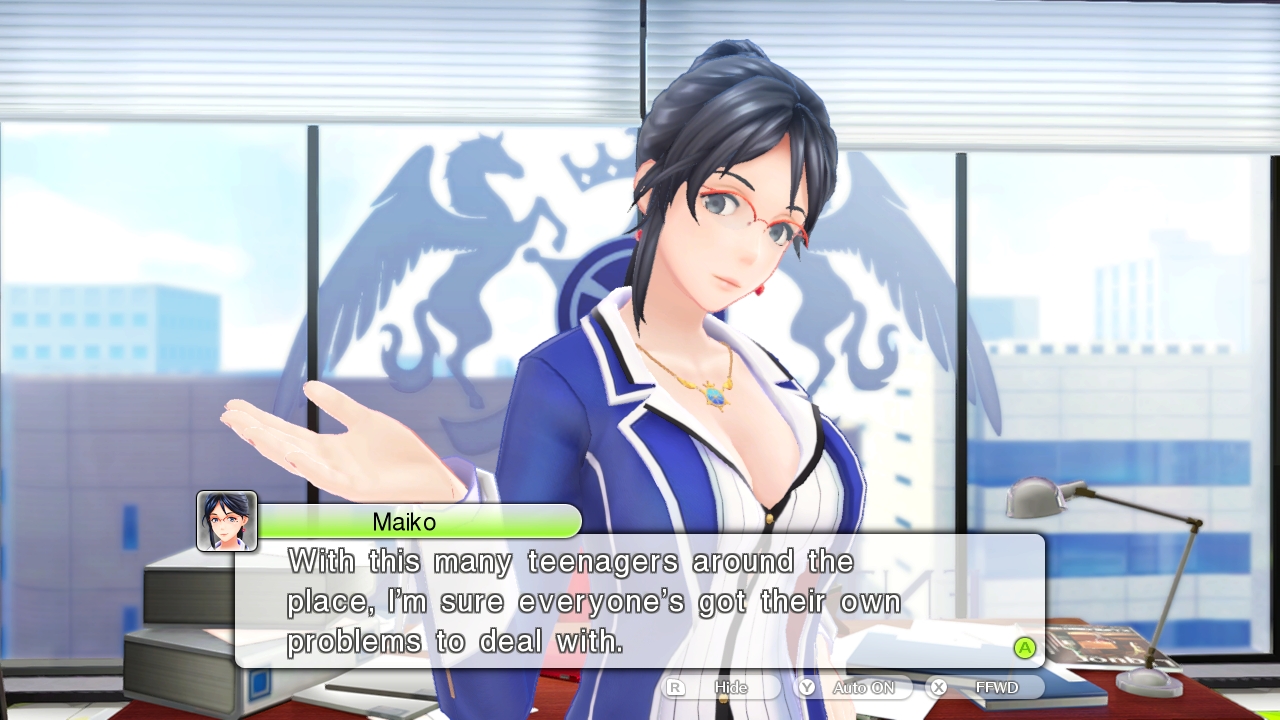Toggle the Auto ON setting

(x=853, y=688)
